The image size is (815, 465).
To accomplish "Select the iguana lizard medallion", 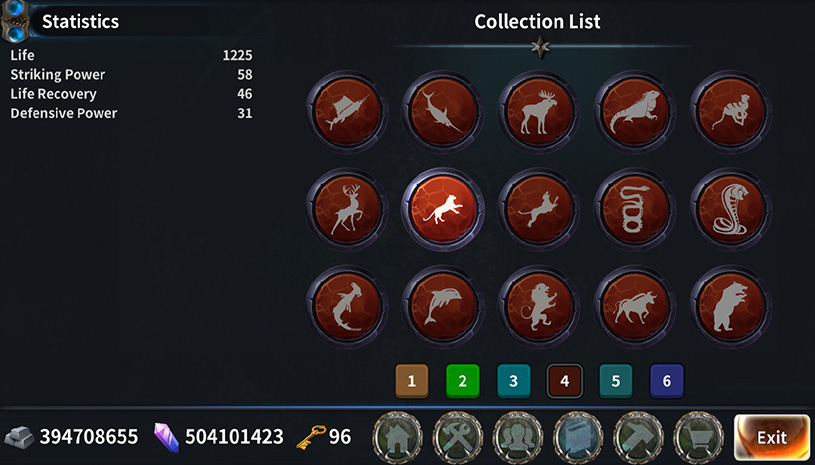I will pyautogui.click(x=634, y=110).
